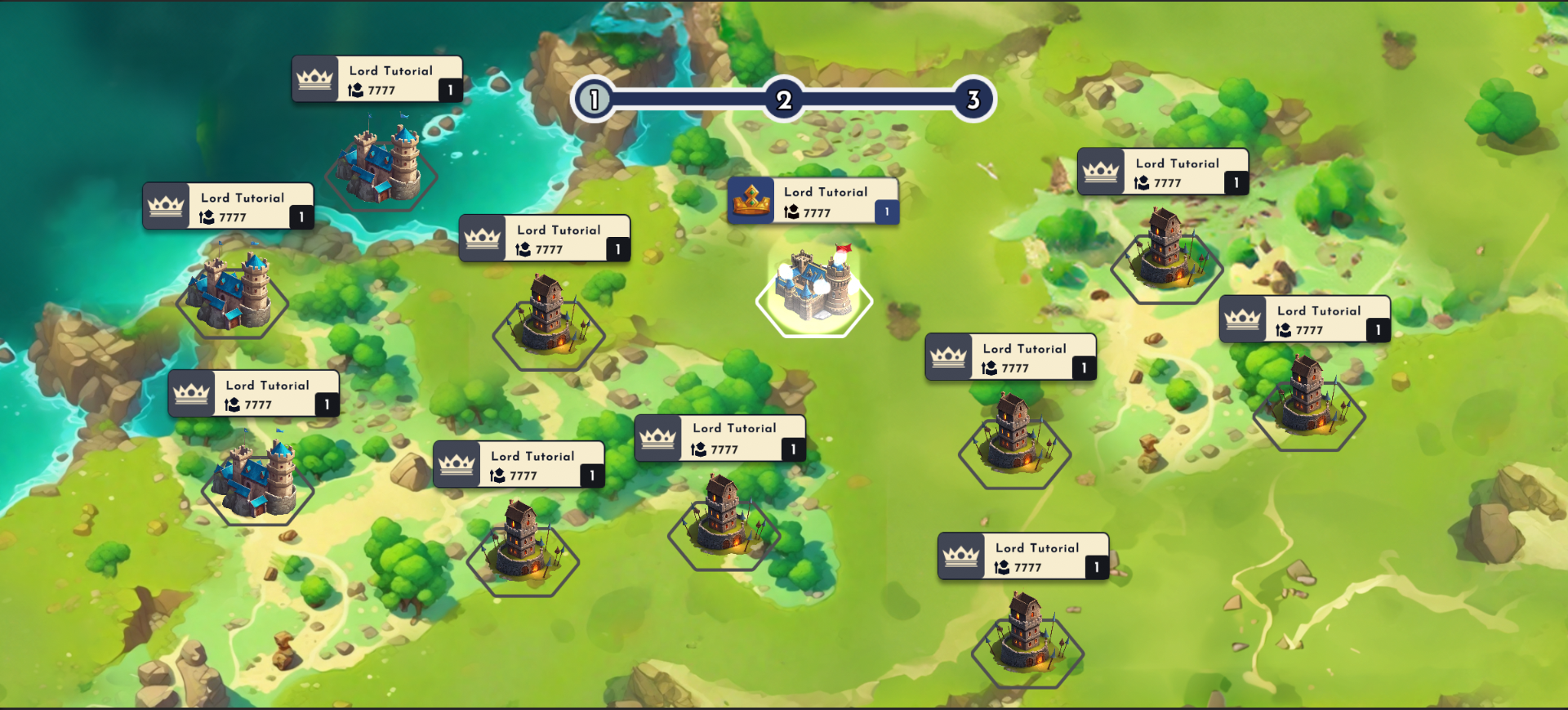Click the soldier icon next to 7777 on the bottom-right plaque

pyautogui.click(x=1004, y=568)
